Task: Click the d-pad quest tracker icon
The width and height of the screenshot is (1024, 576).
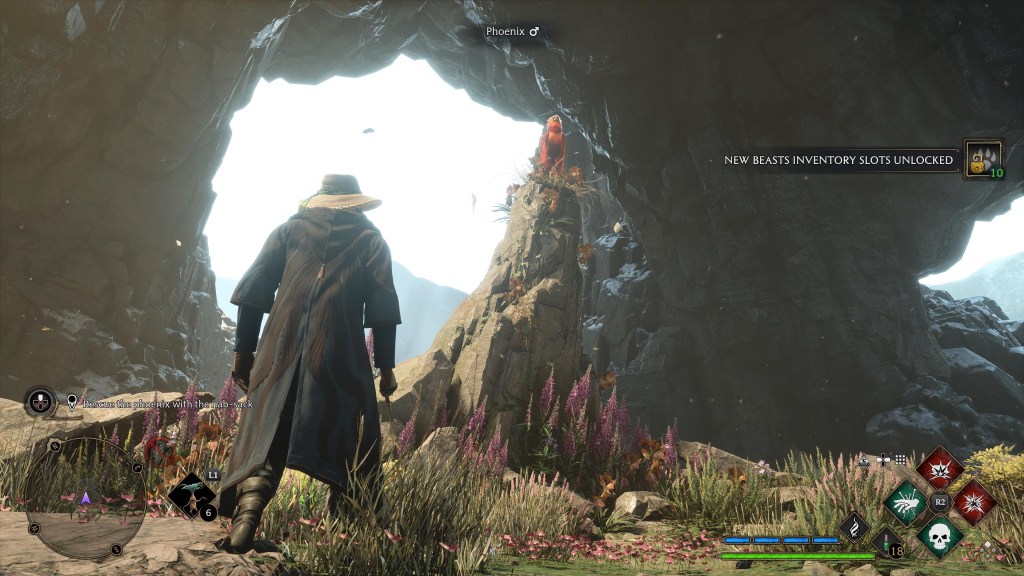Action: pos(40,402)
